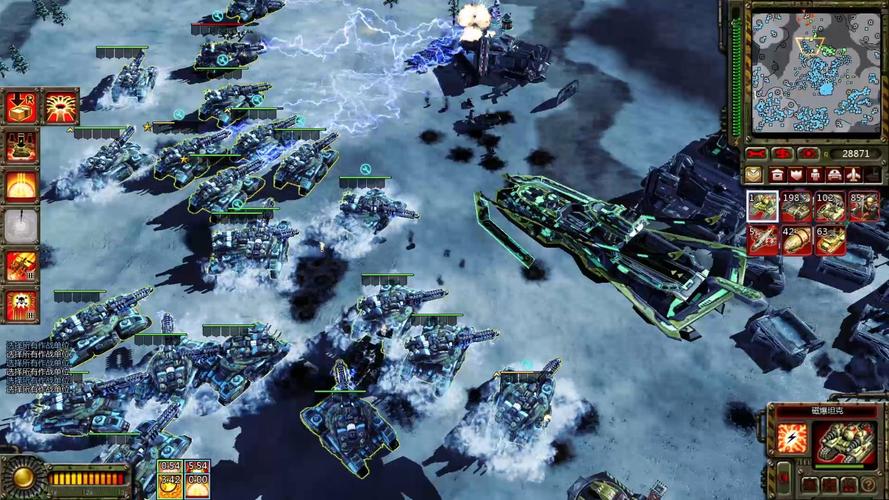
Task: Select the unit group showing 198
Action: click(x=796, y=206)
